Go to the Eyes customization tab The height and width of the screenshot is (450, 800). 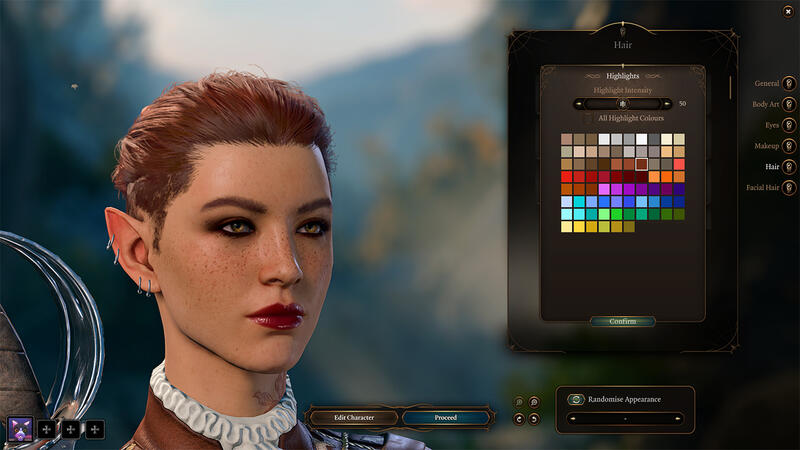tap(789, 125)
